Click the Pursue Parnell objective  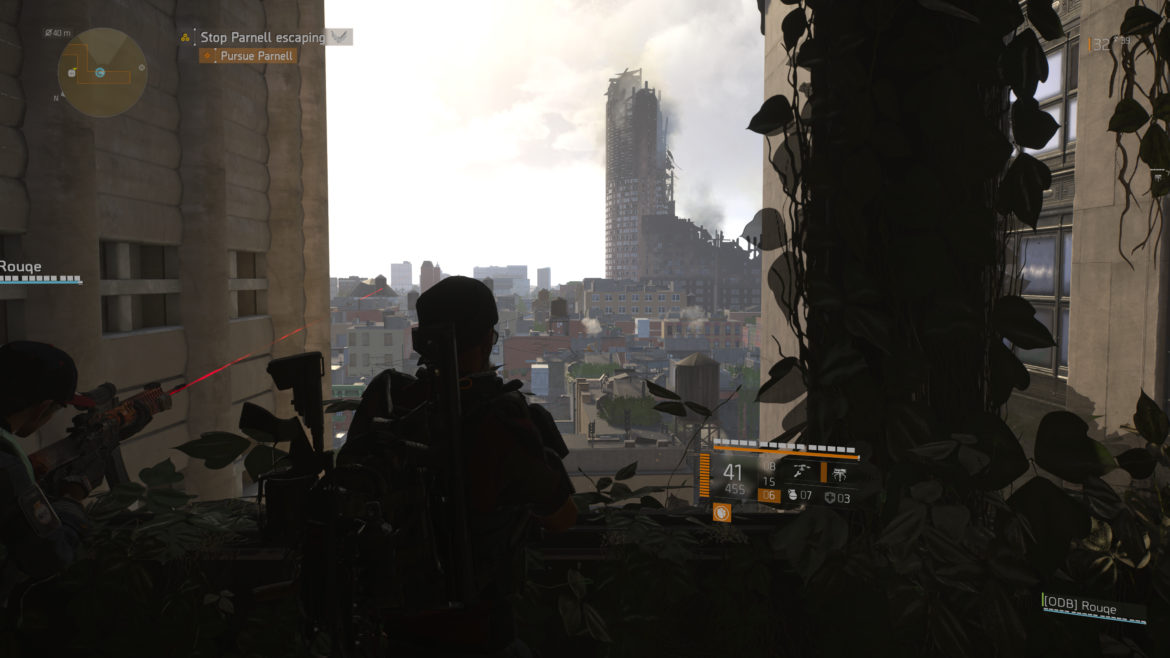coord(257,56)
